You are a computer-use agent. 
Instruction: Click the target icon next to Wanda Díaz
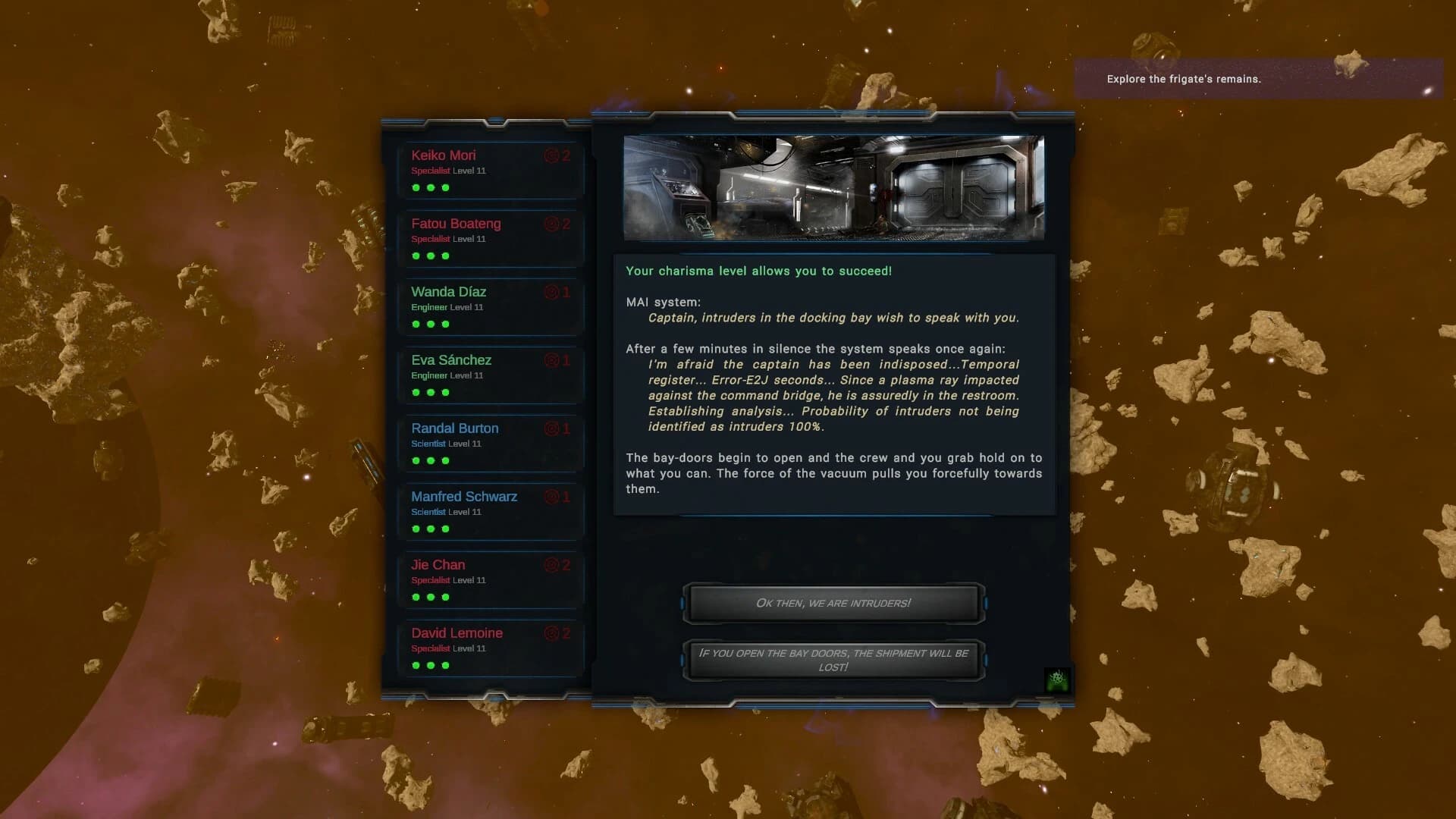click(x=551, y=292)
